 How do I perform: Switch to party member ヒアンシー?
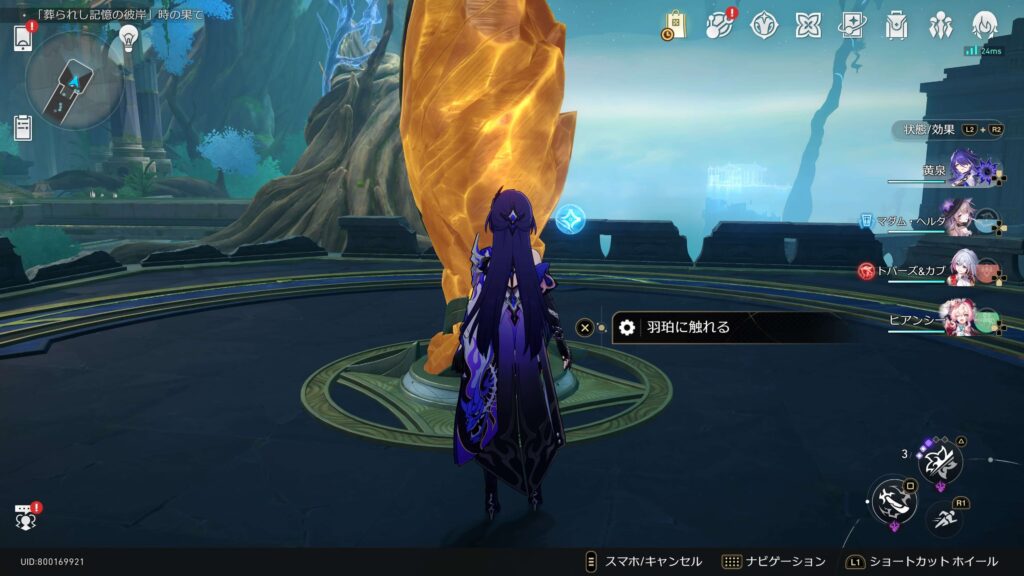962,319
